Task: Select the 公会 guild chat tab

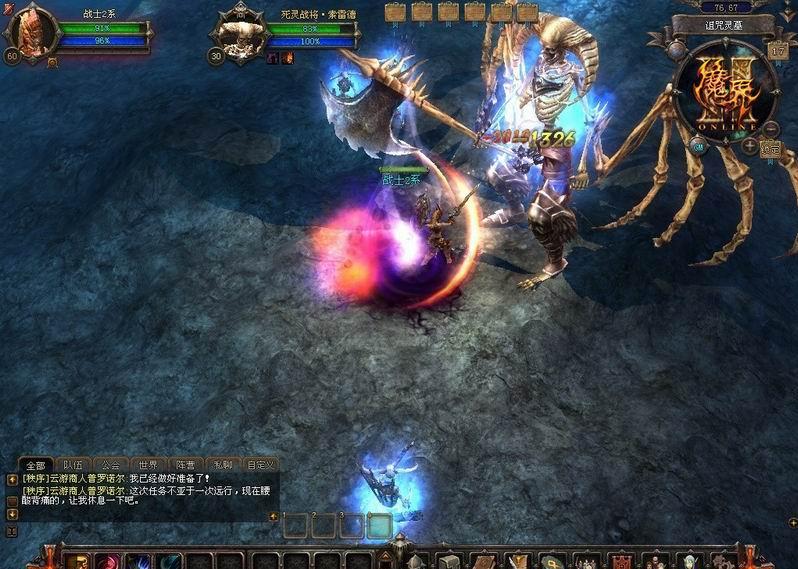Action: [110, 465]
